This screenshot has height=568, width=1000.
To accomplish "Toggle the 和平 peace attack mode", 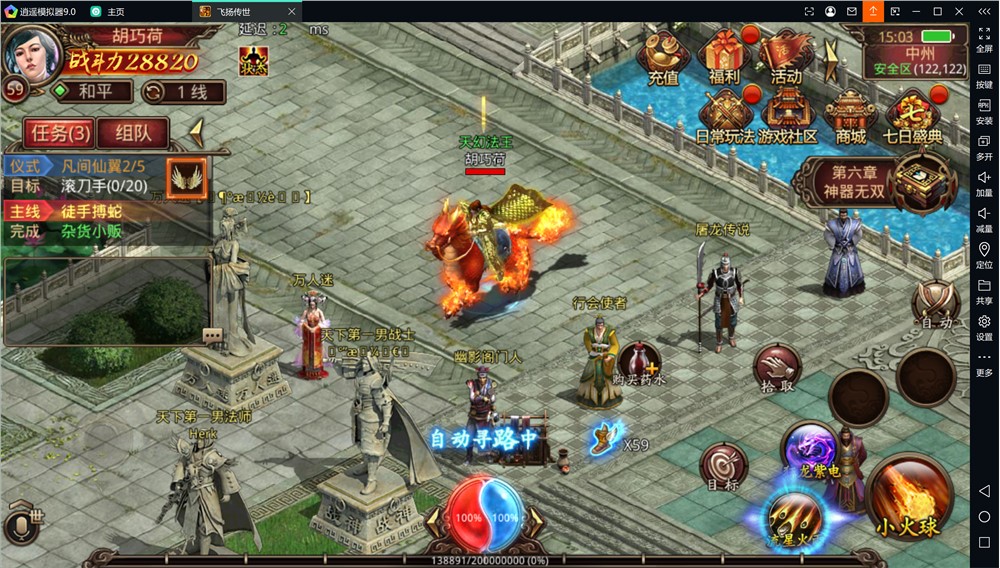I will (94, 92).
